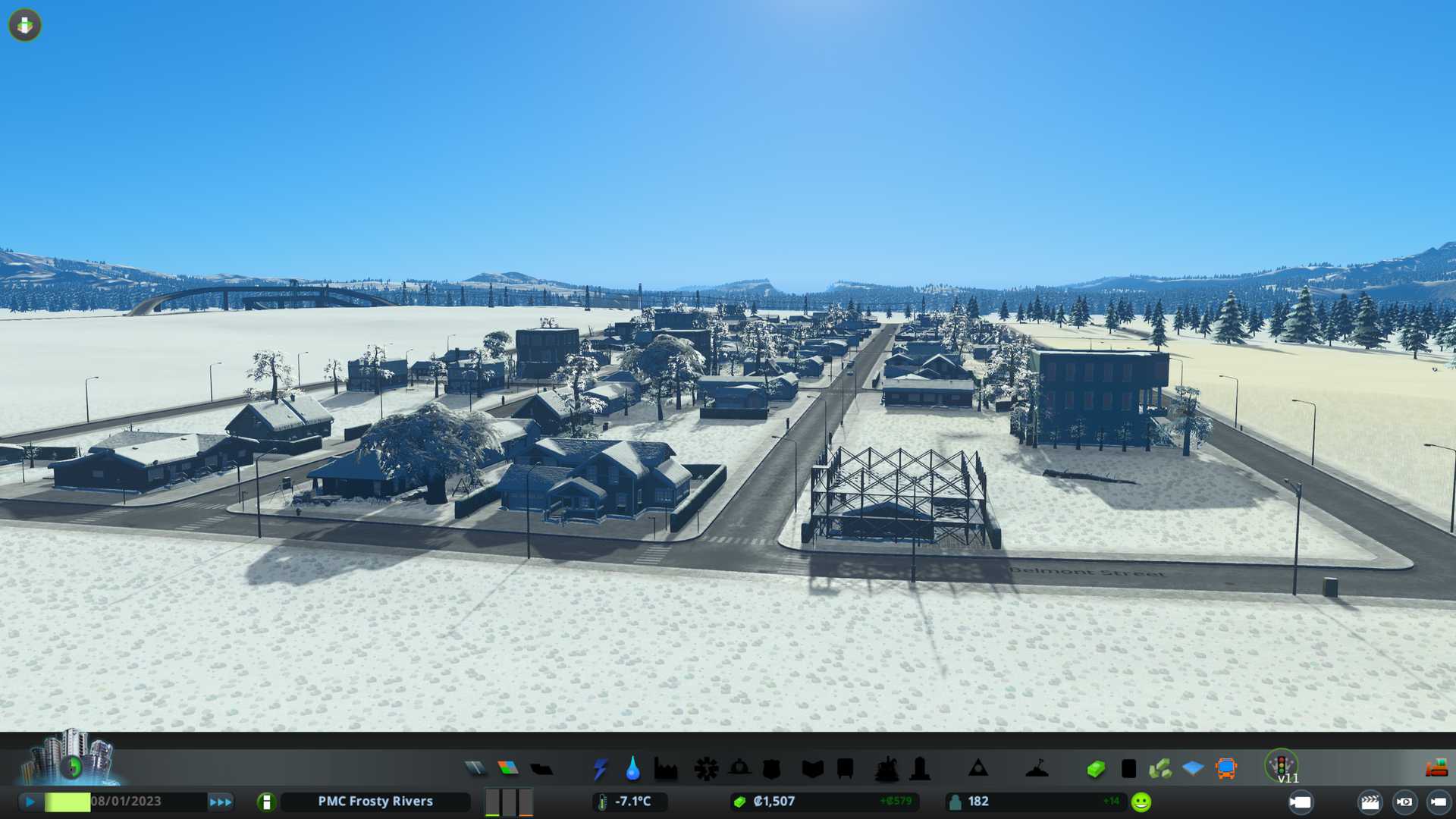Activate the Bulldoze tool
The width and height of the screenshot is (1456, 819).
pos(1436,769)
